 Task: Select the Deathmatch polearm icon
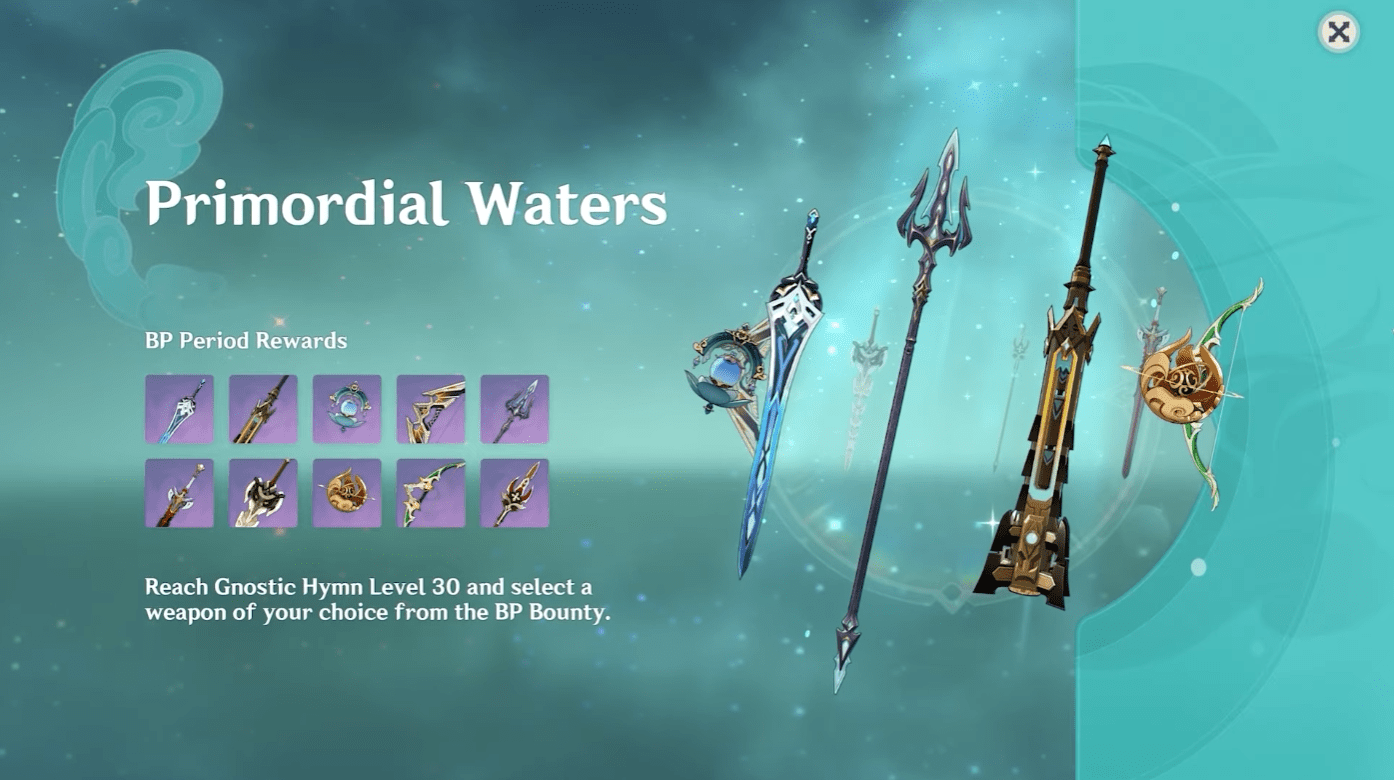516,494
